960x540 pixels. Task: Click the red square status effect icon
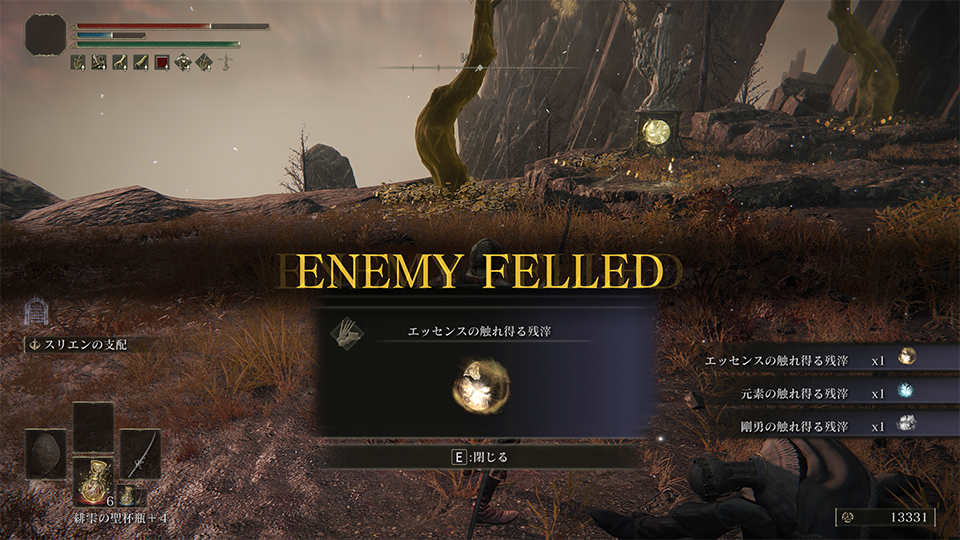(162, 62)
